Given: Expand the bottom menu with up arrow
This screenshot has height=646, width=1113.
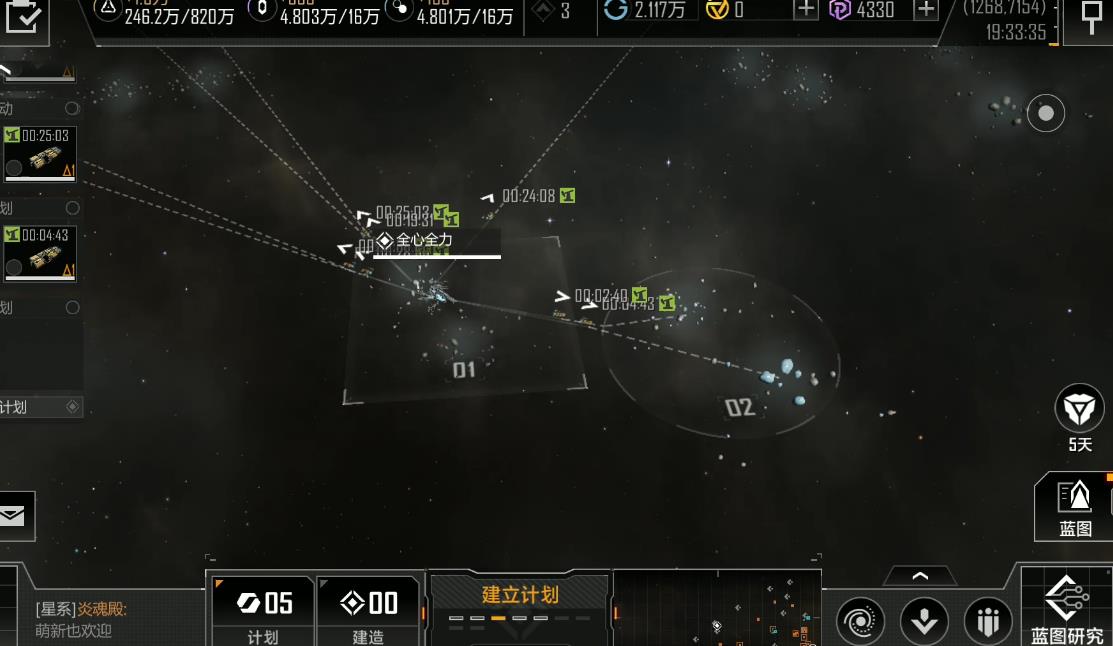Looking at the screenshot, I should [x=920, y=576].
